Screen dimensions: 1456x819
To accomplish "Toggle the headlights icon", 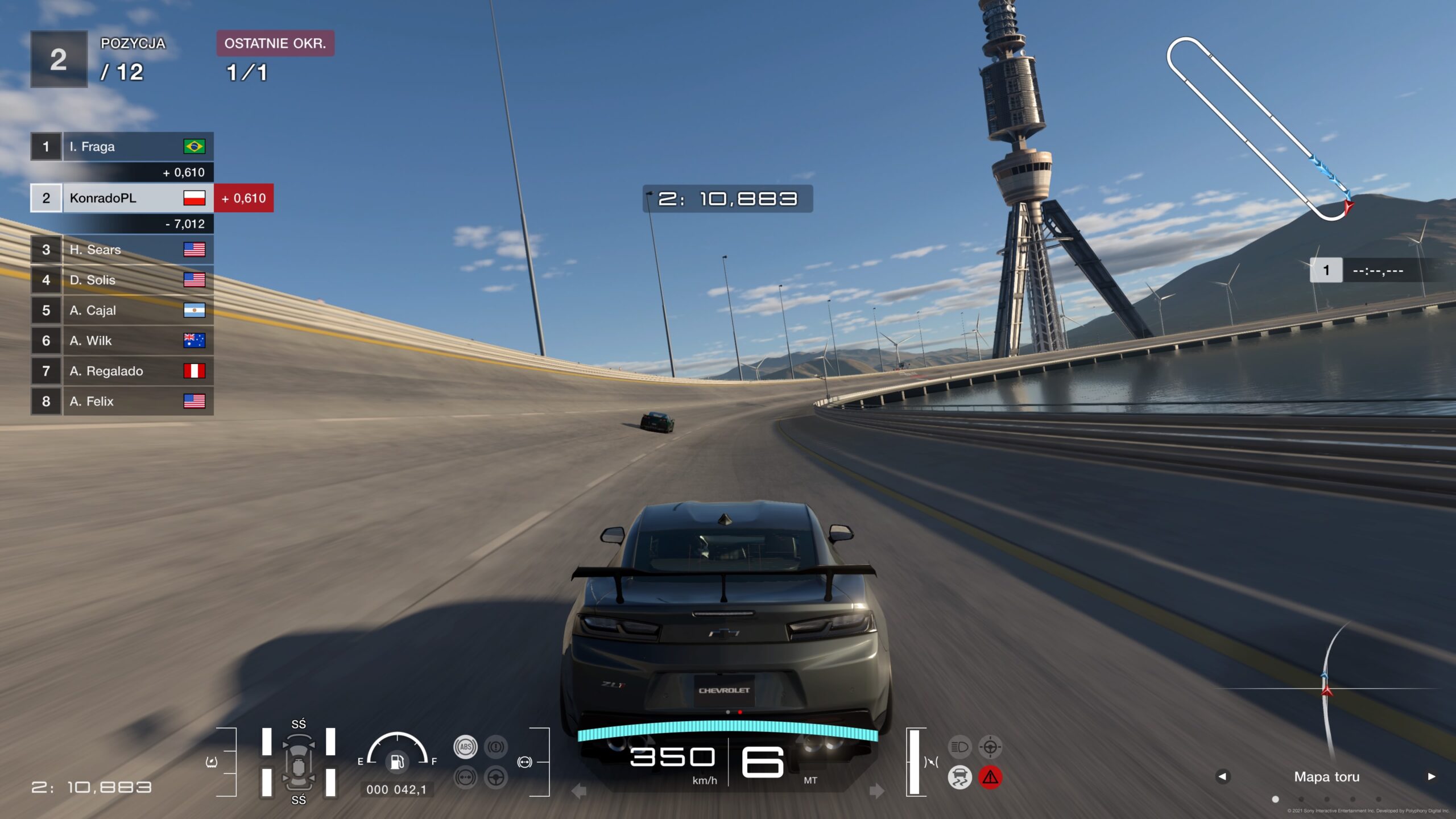I will pos(959,747).
